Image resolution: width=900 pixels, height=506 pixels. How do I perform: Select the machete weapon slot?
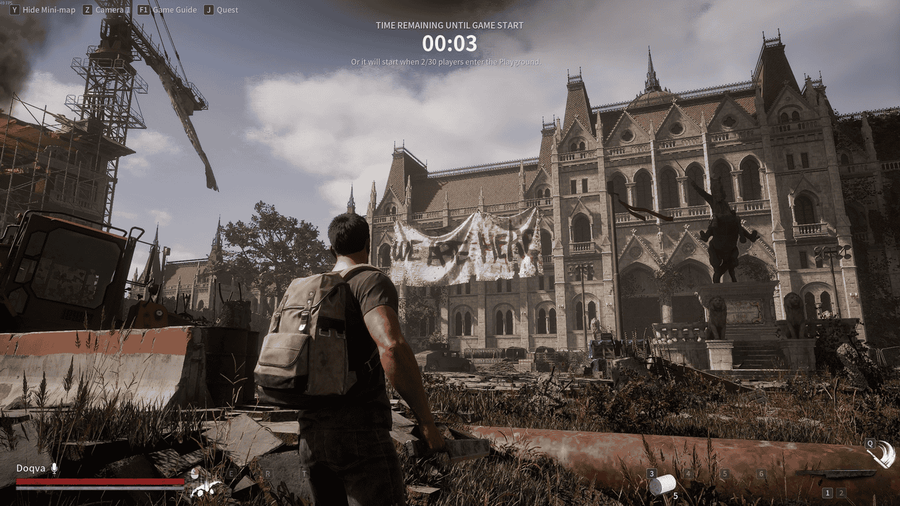(835, 474)
